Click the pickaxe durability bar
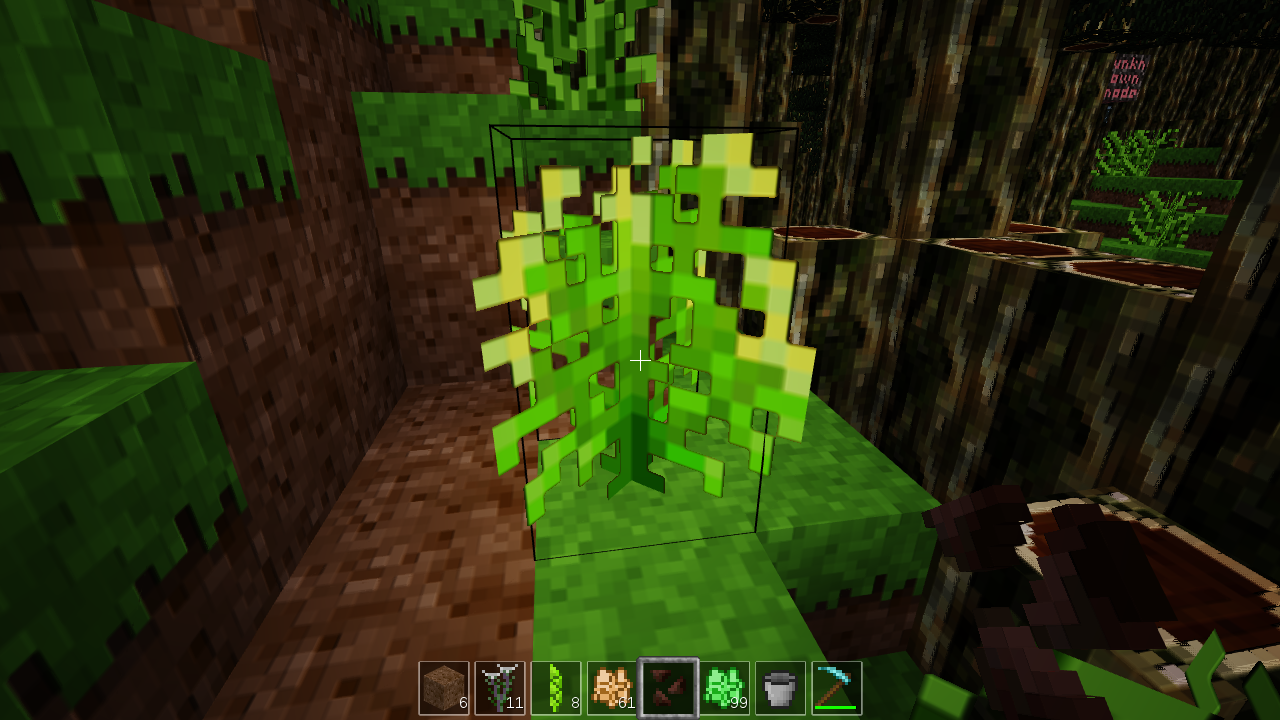The image size is (1280, 720). point(836,707)
